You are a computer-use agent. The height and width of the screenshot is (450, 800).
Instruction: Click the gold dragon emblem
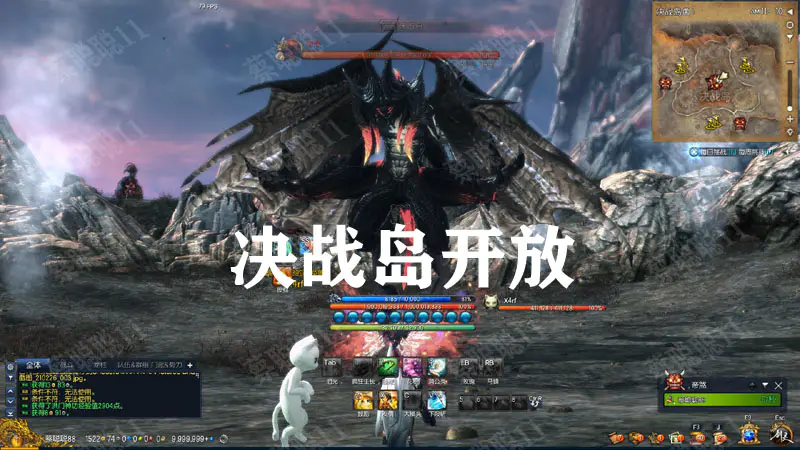point(17,434)
